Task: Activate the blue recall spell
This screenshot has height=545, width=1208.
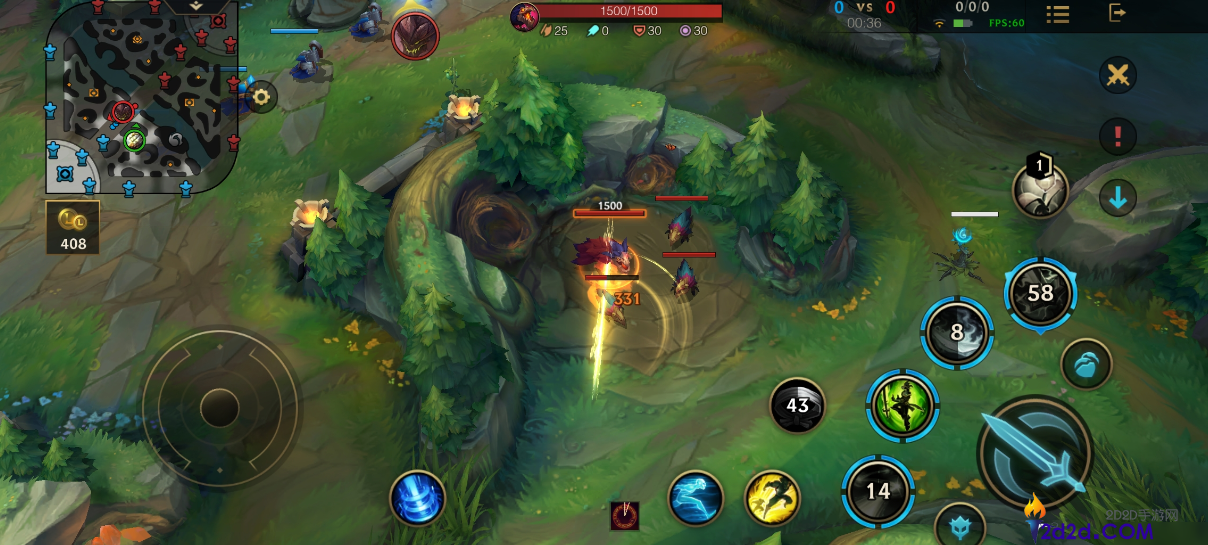Action: tap(417, 497)
